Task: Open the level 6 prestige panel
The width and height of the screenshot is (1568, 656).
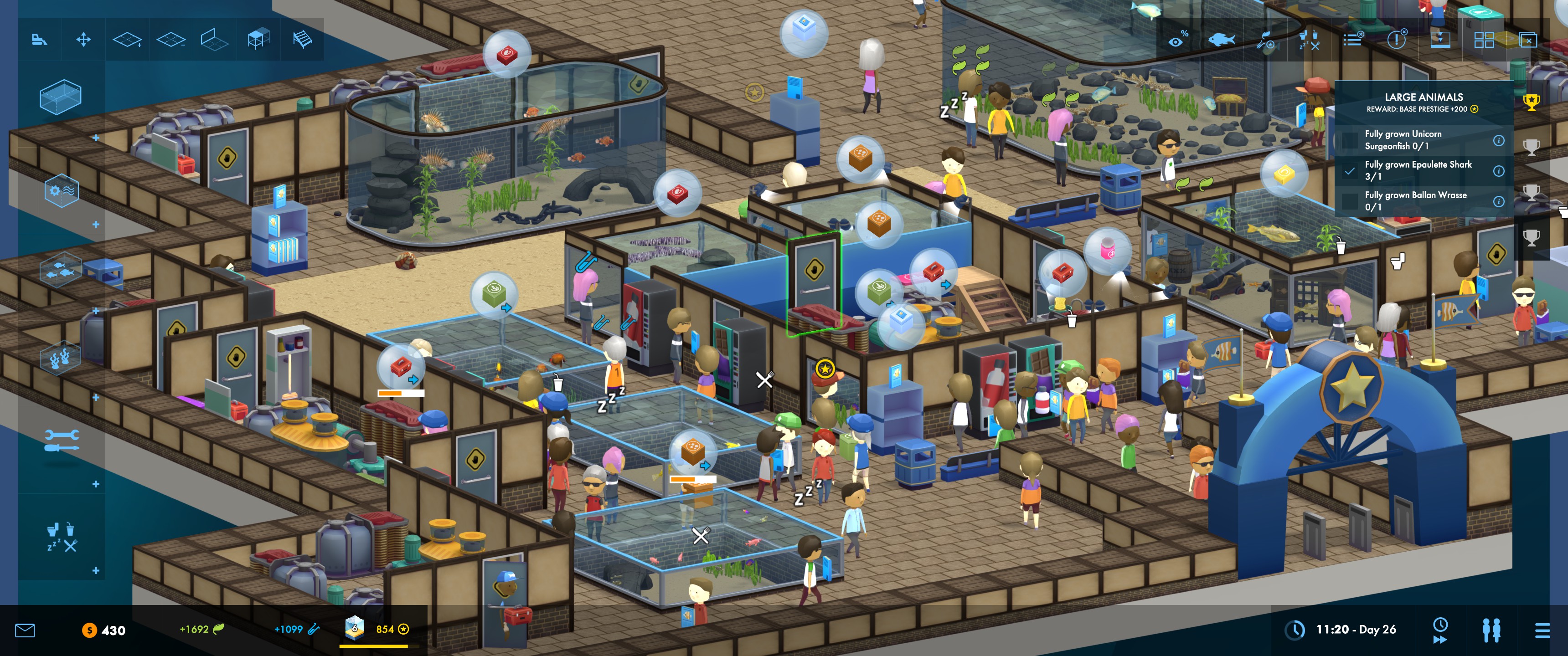Action: 354,628
